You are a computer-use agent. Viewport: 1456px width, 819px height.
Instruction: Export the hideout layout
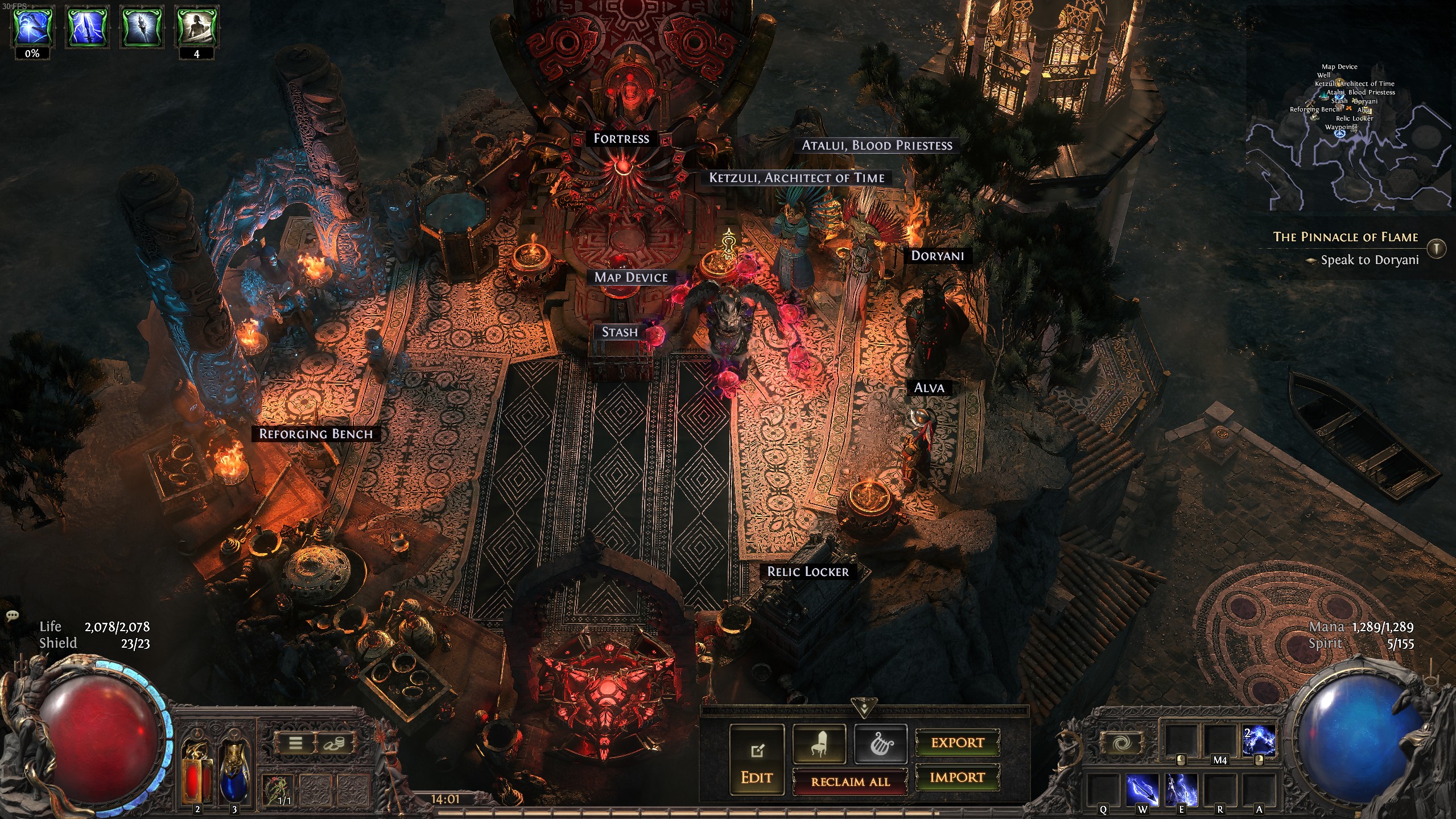click(x=957, y=743)
